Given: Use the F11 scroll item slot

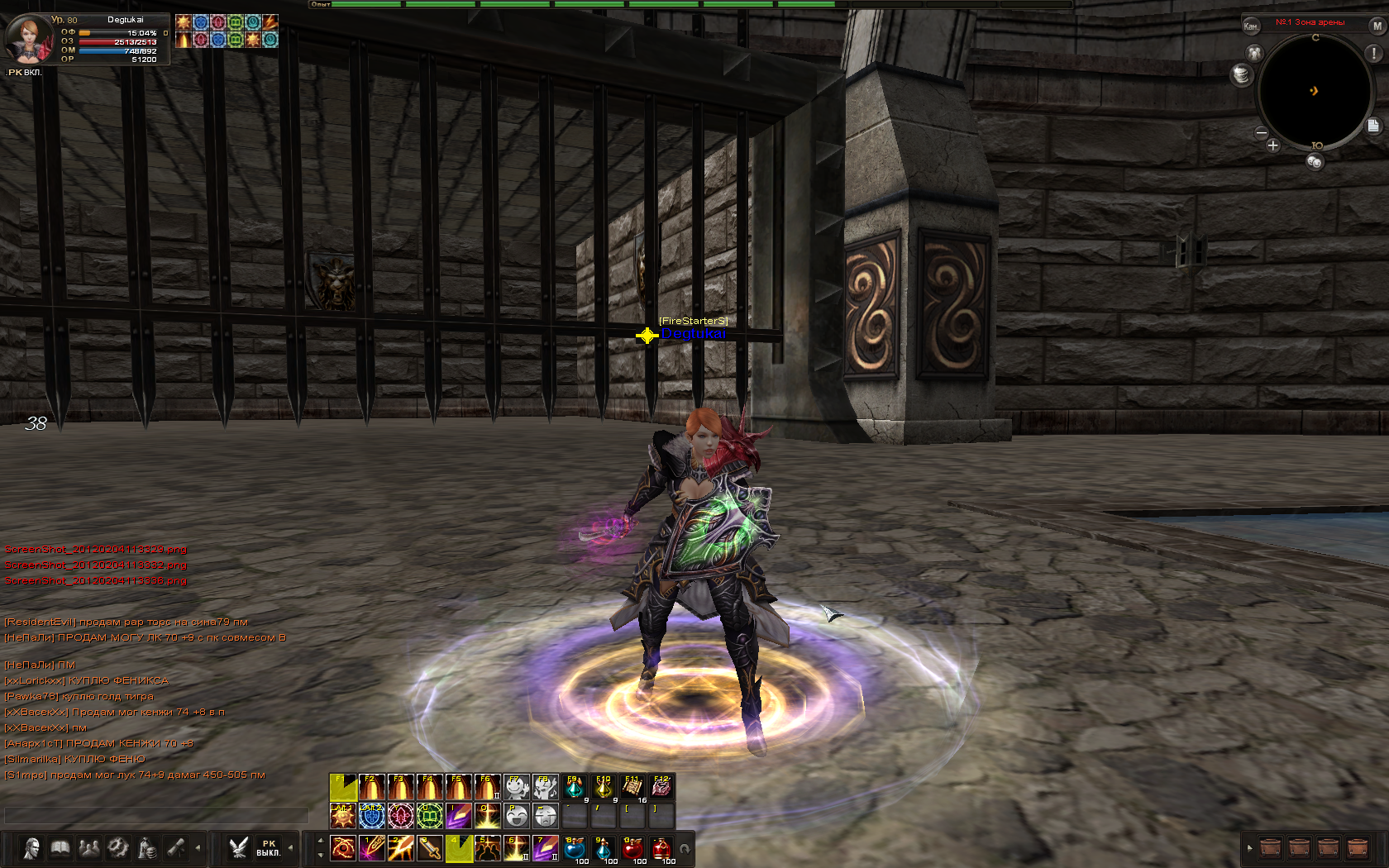Looking at the screenshot, I should click(x=632, y=787).
